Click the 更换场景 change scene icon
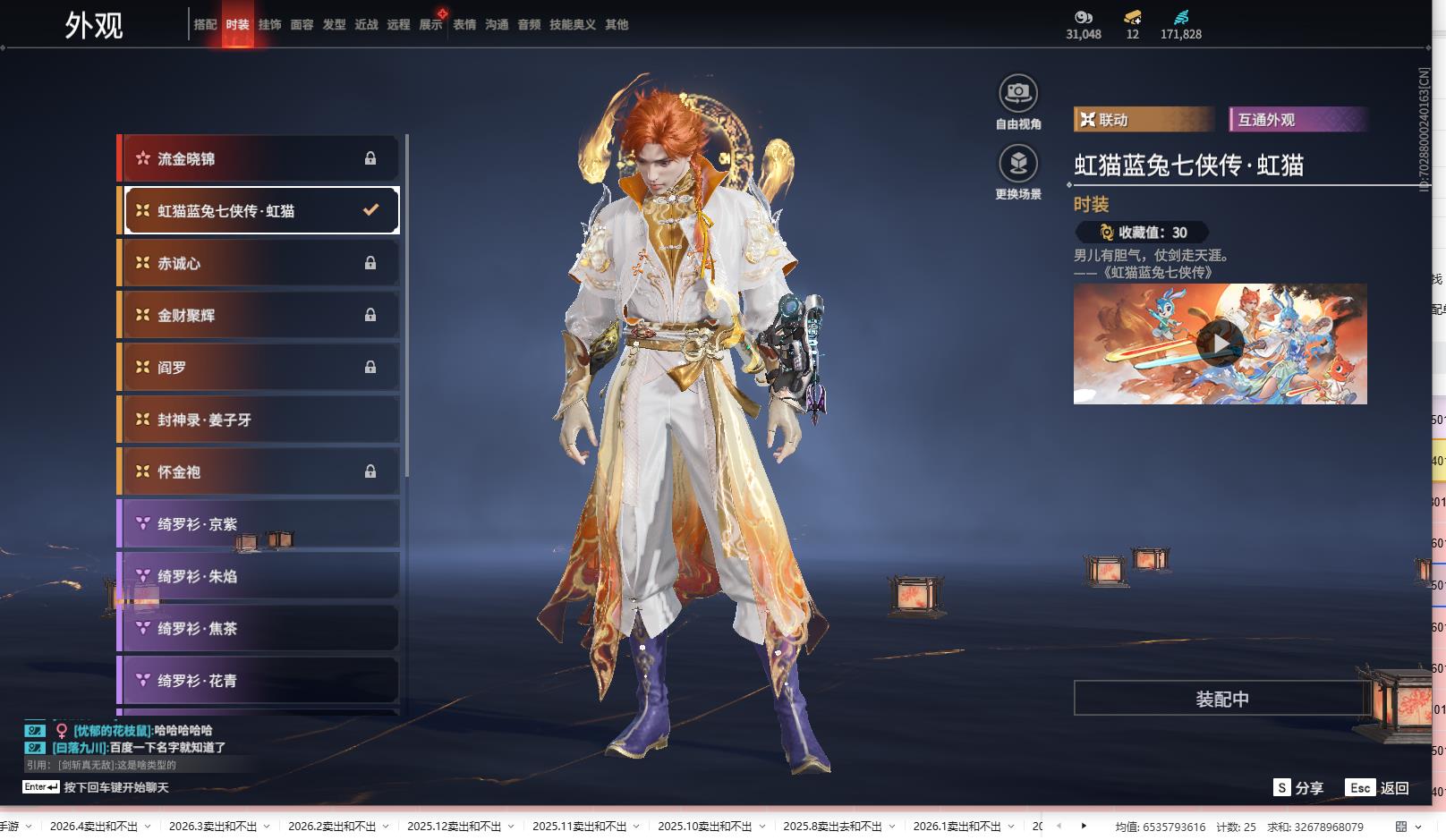Image resolution: width=1446 pixels, height=840 pixels. pos(1018,164)
